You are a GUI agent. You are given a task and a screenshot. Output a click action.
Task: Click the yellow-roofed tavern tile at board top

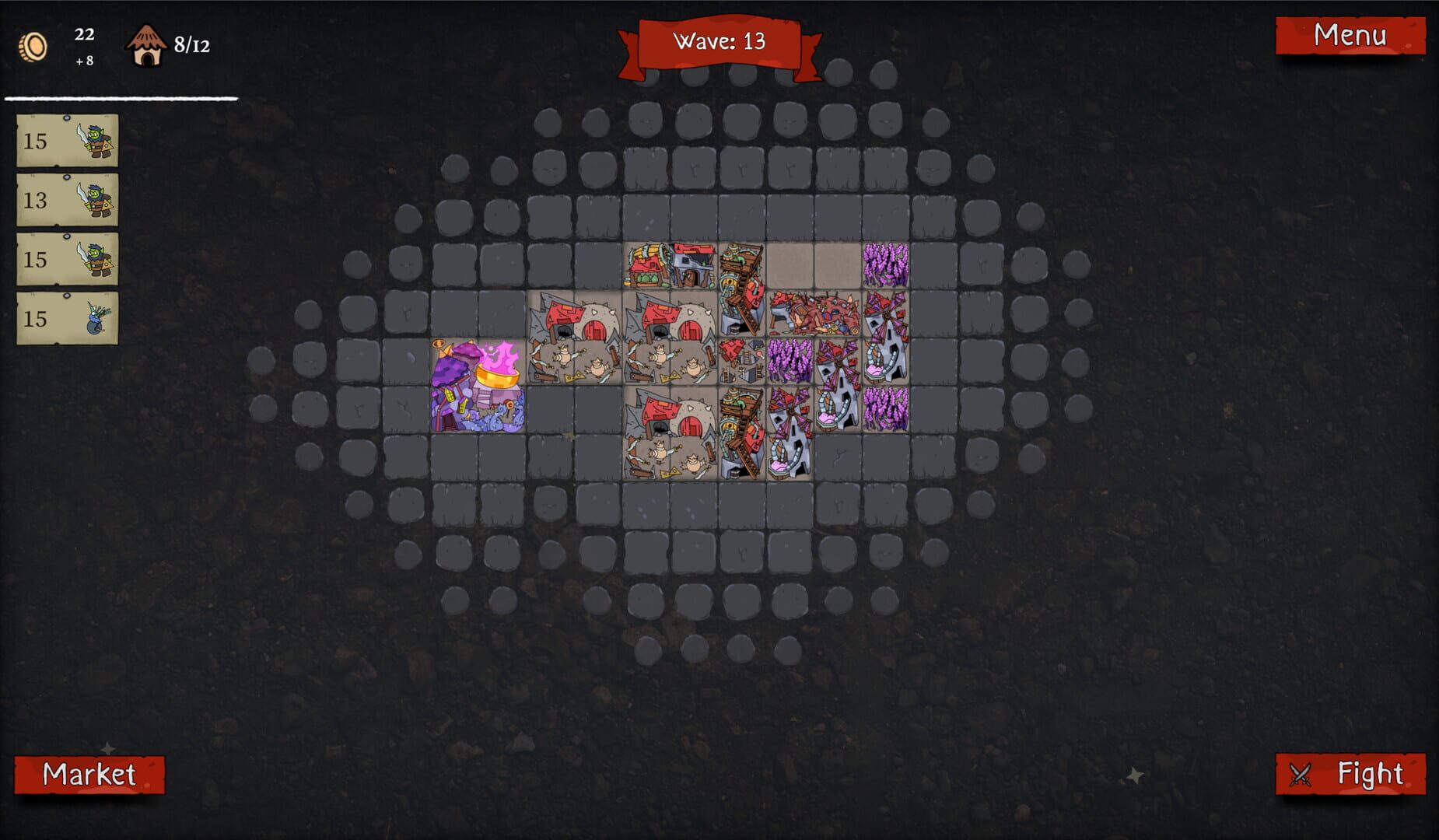tap(646, 264)
